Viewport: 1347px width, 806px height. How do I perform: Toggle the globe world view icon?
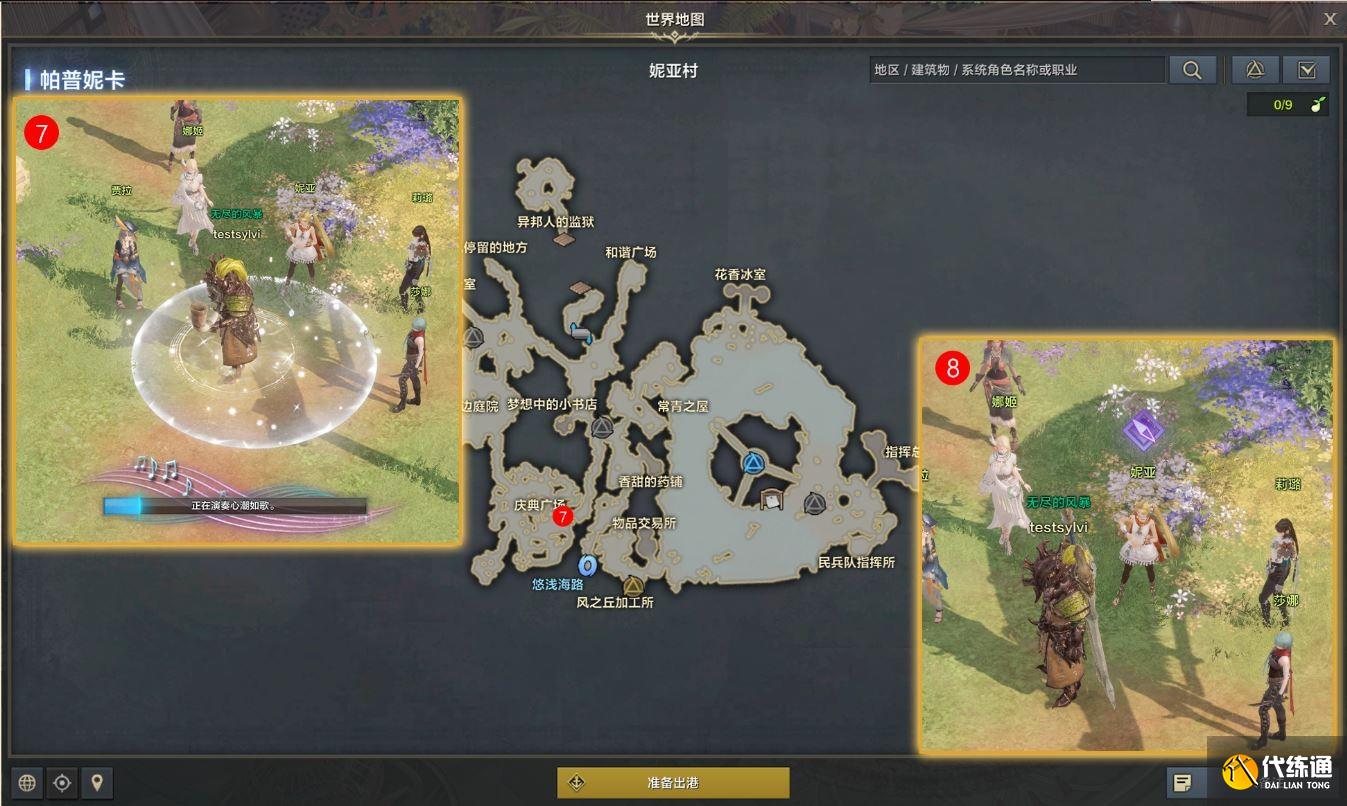click(27, 782)
